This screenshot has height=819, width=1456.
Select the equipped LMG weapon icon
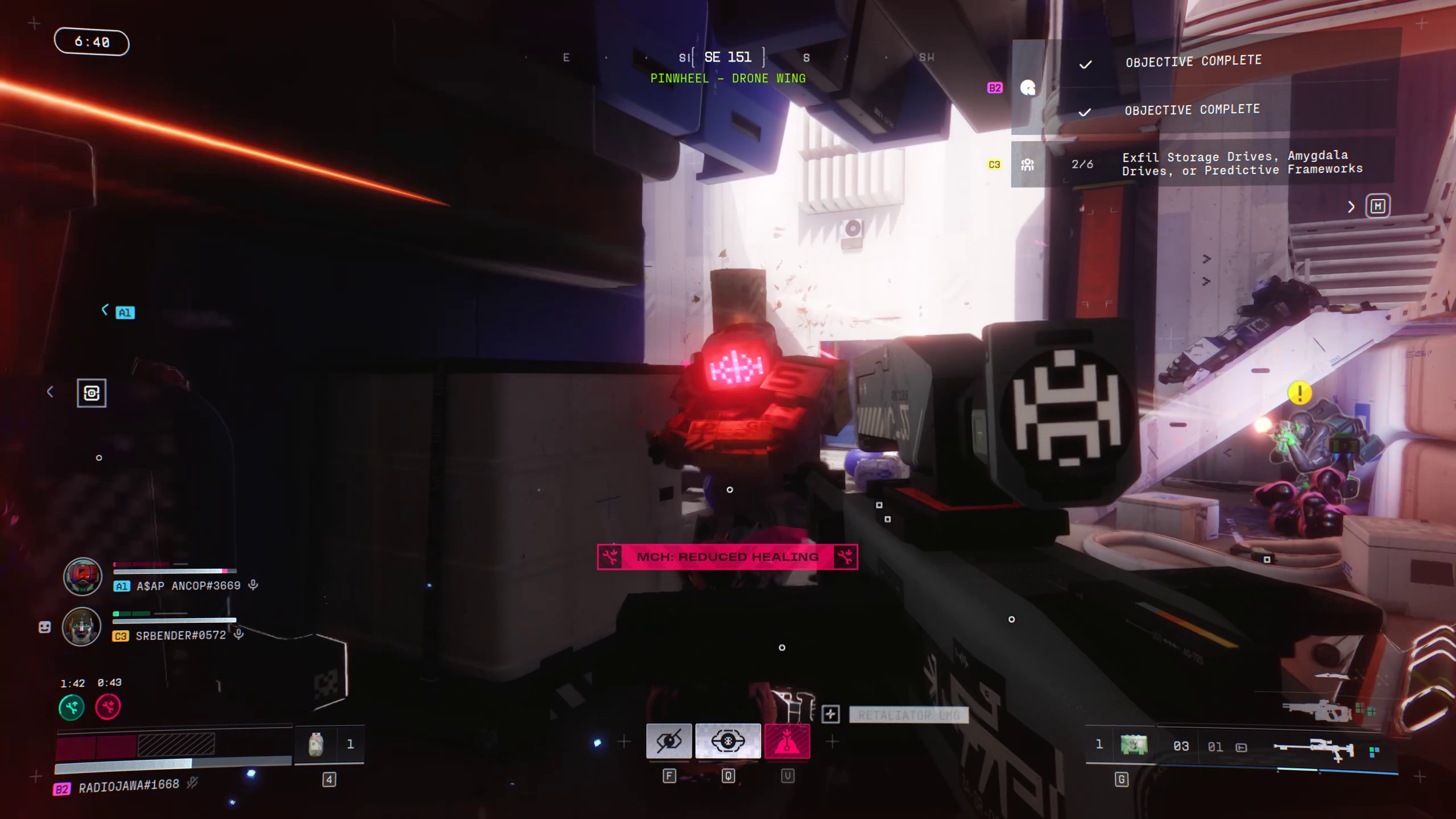pos(1313,749)
